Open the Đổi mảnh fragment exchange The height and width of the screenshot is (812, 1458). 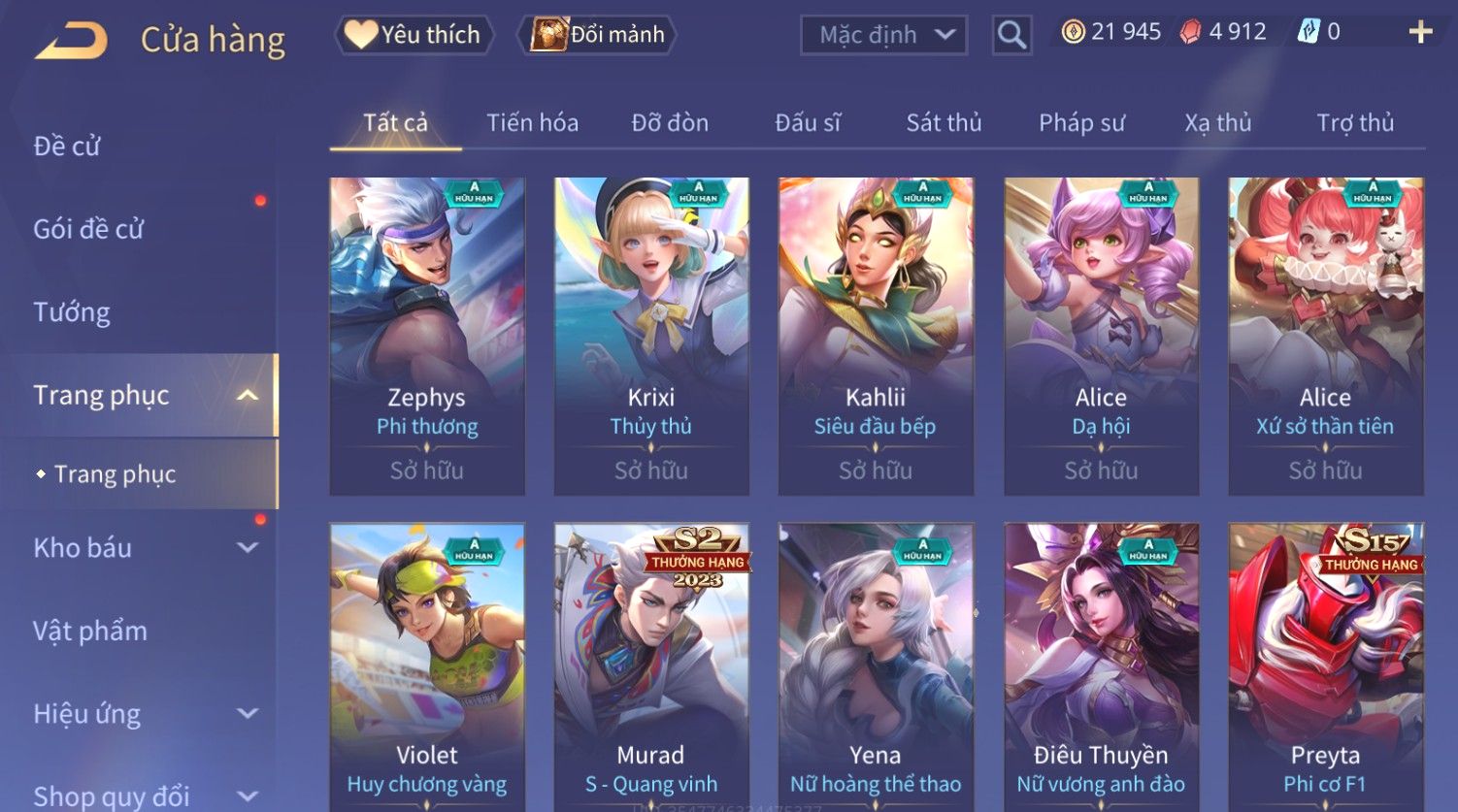600,35
